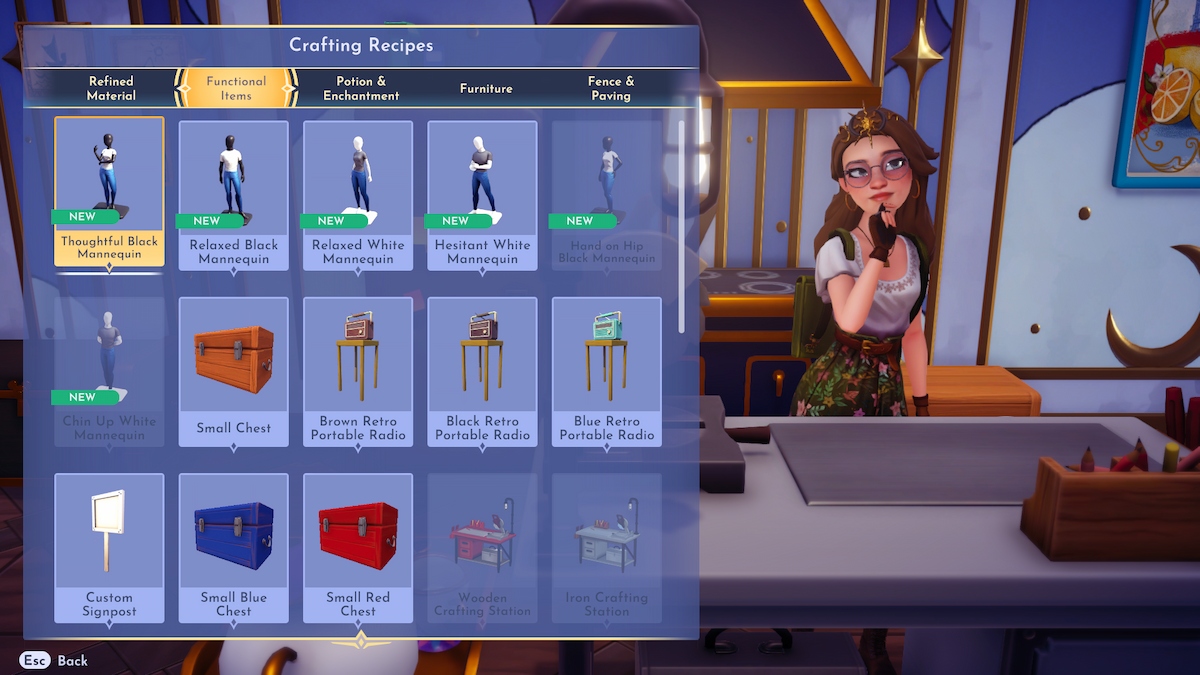
Task: Select the Functional Items tab
Action: click(x=236, y=88)
